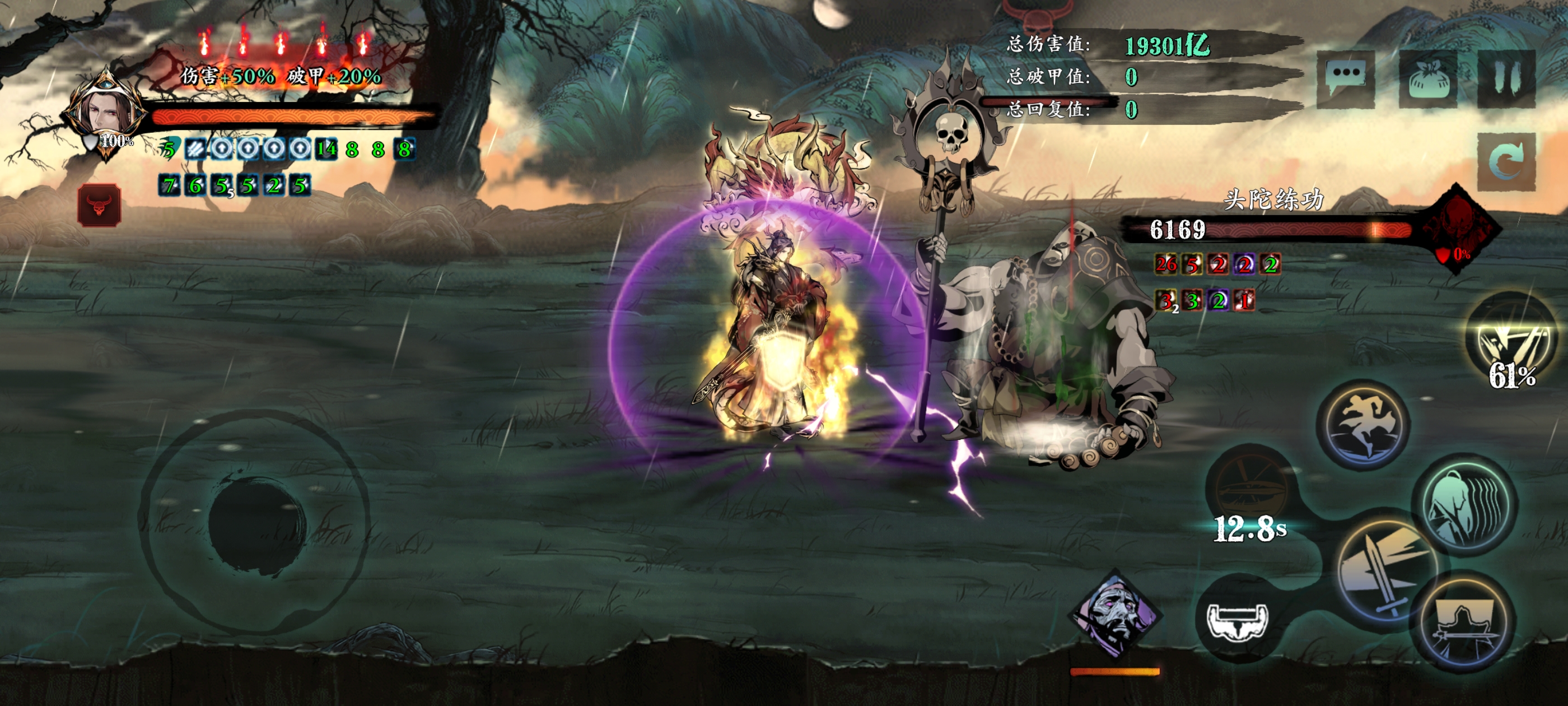
Task: Tap the red bull skull icon
Action: click(x=99, y=205)
